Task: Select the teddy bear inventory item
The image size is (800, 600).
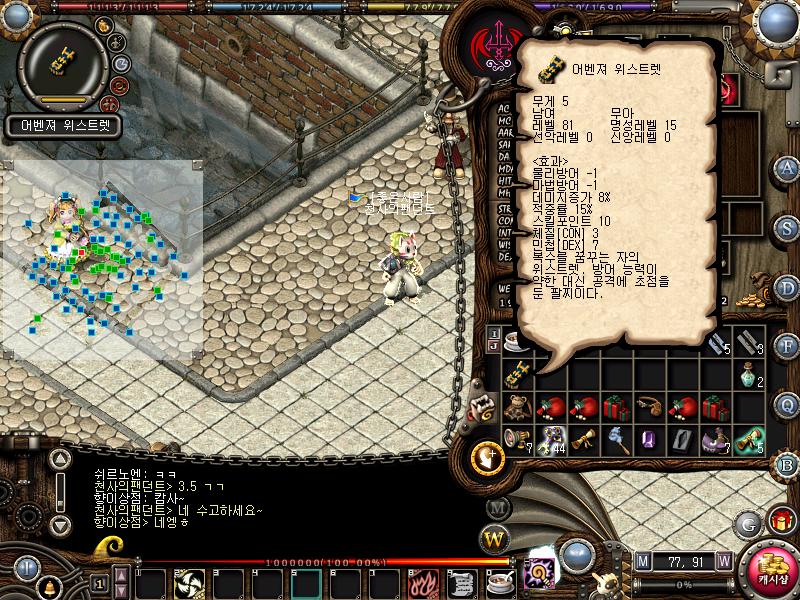Action: click(x=517, y=407)
